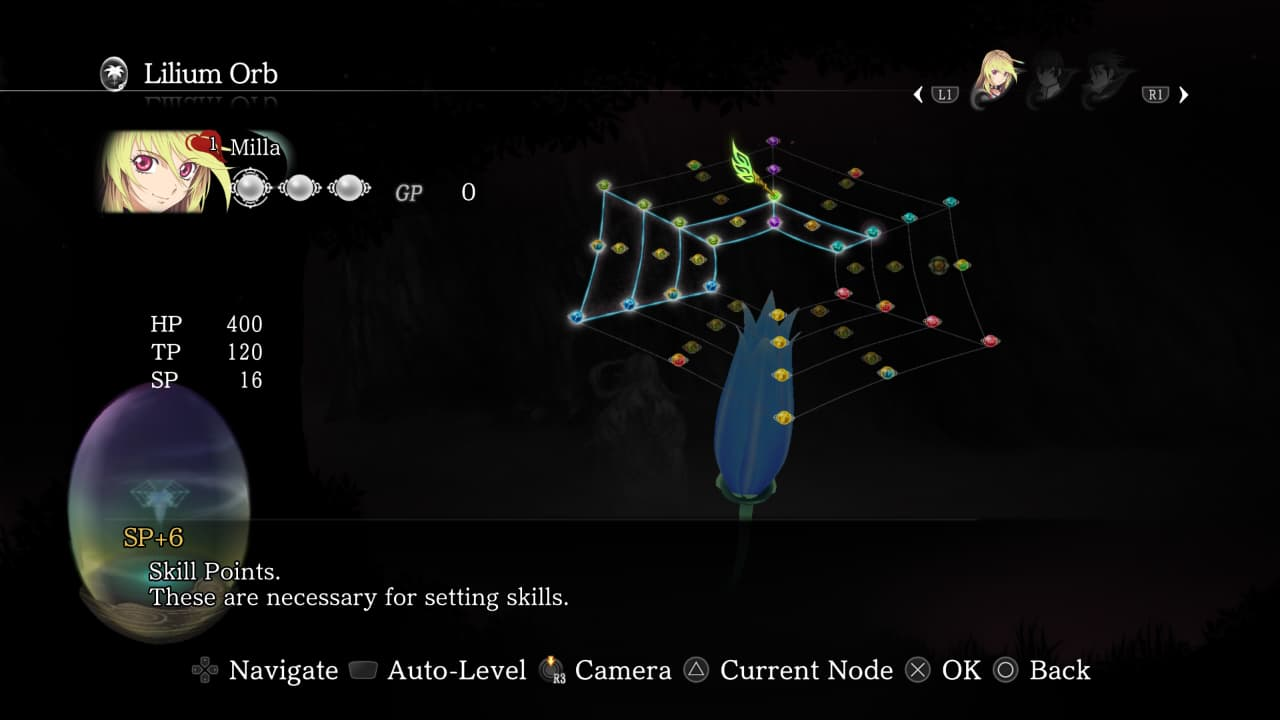Switch to the second party member silhouette
This screenshot has width=1280, height=720.
coord(1047,82)
